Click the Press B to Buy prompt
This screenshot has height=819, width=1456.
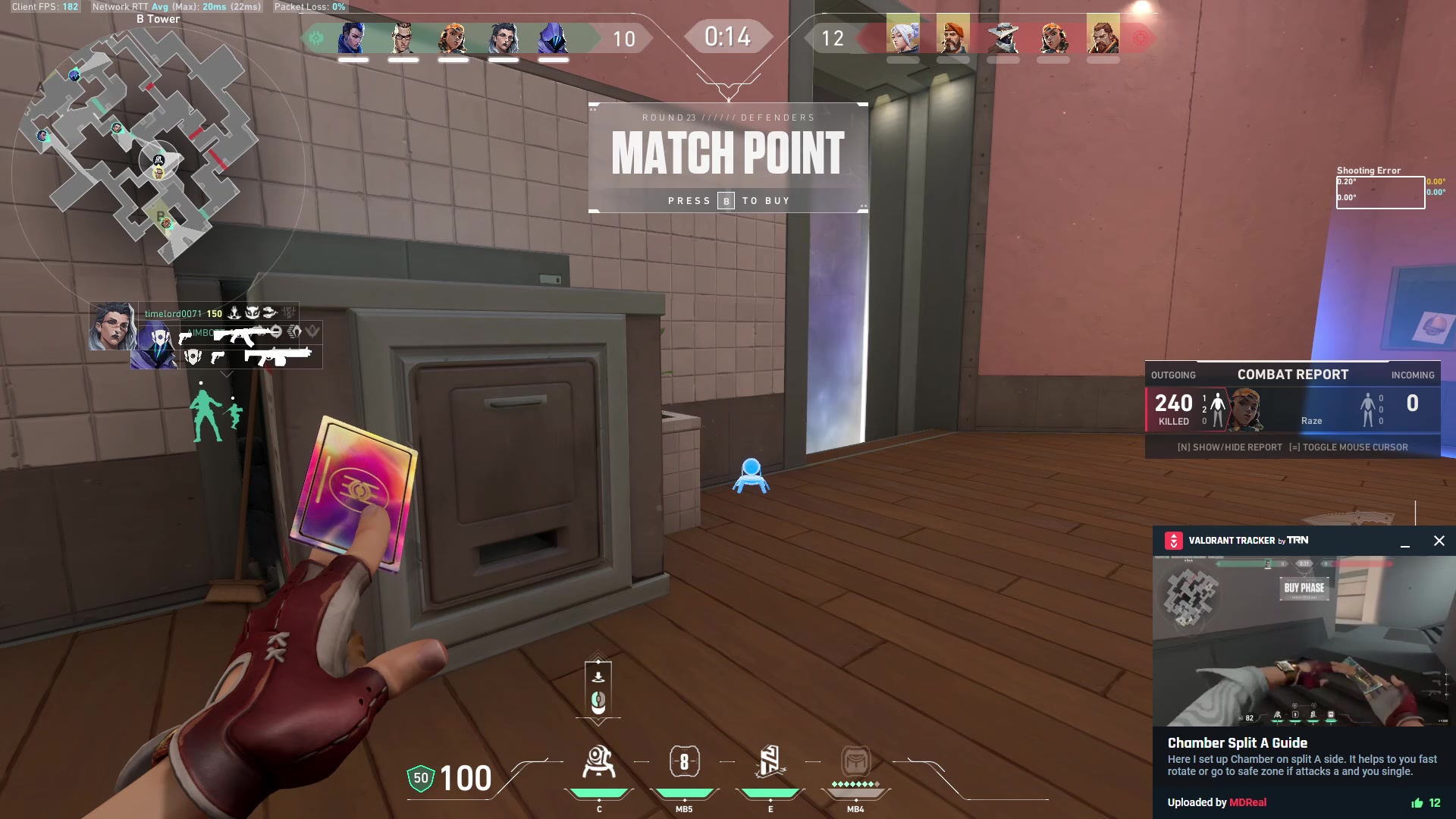click(x=728, y=200)
